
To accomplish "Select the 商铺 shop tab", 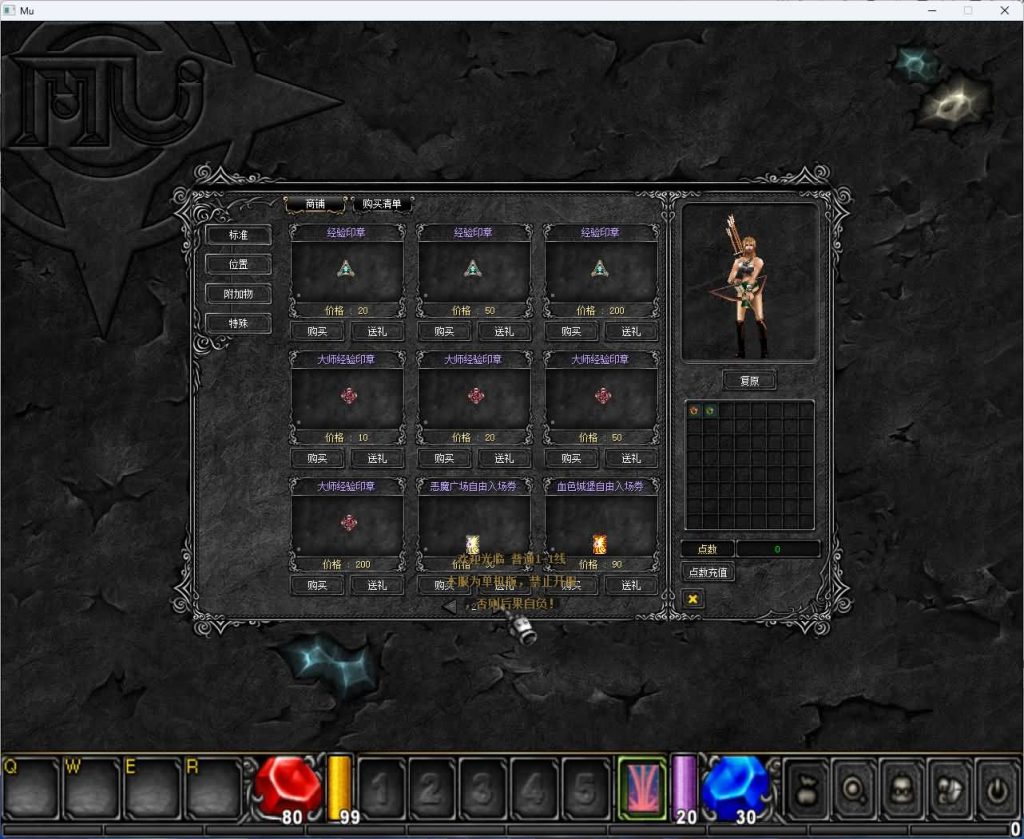I will (316, 204).
